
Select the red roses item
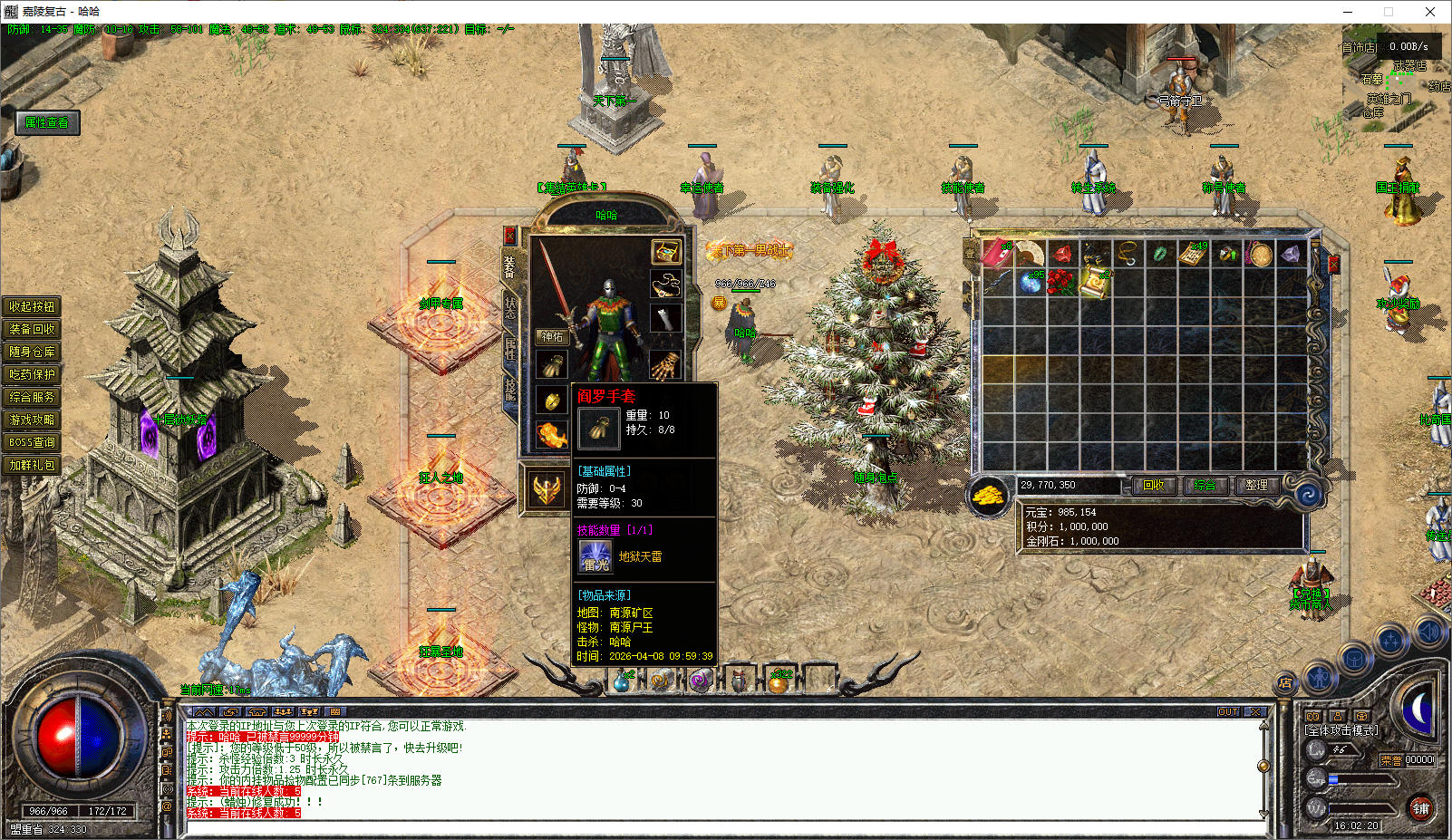pos(1061,283)
